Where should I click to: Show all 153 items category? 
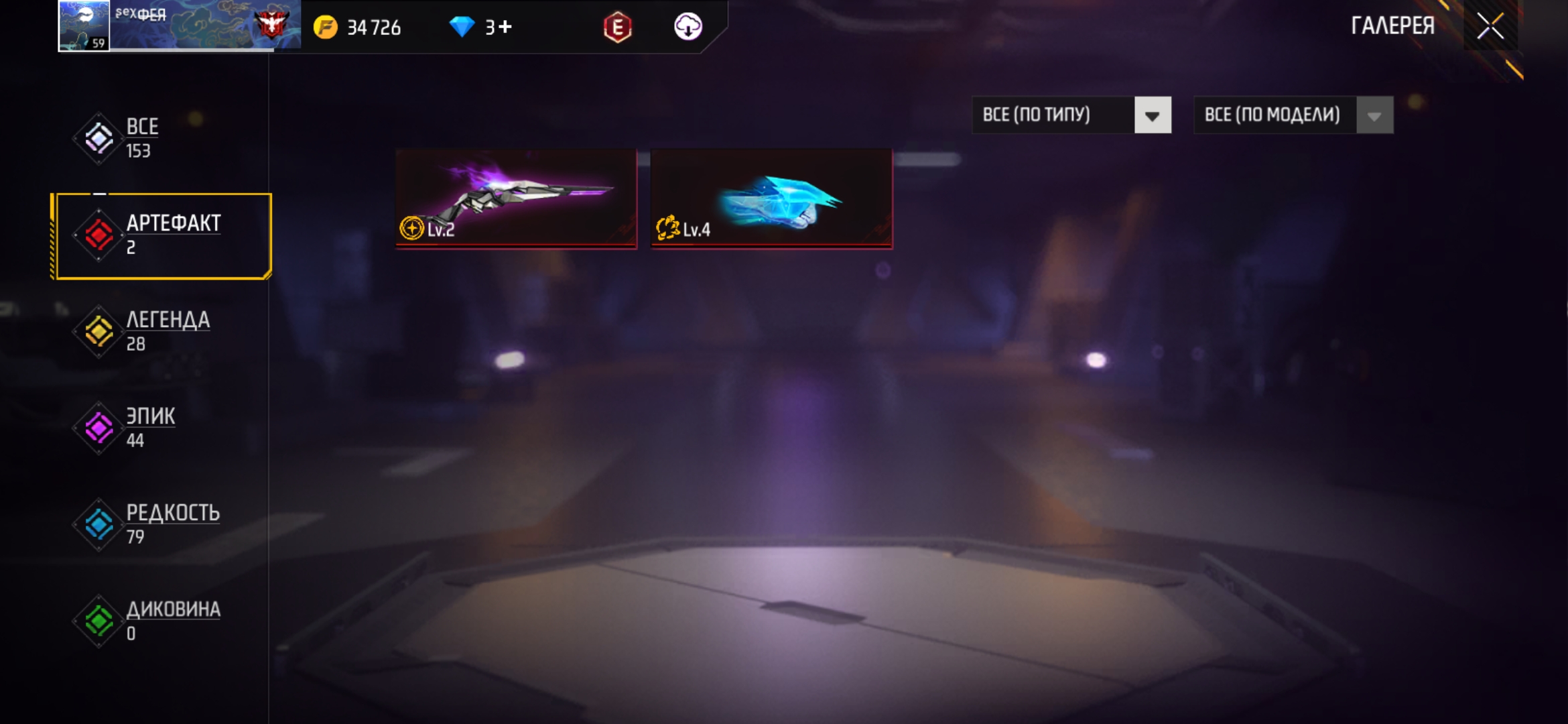pyautogui.click(x=141, y=138)
